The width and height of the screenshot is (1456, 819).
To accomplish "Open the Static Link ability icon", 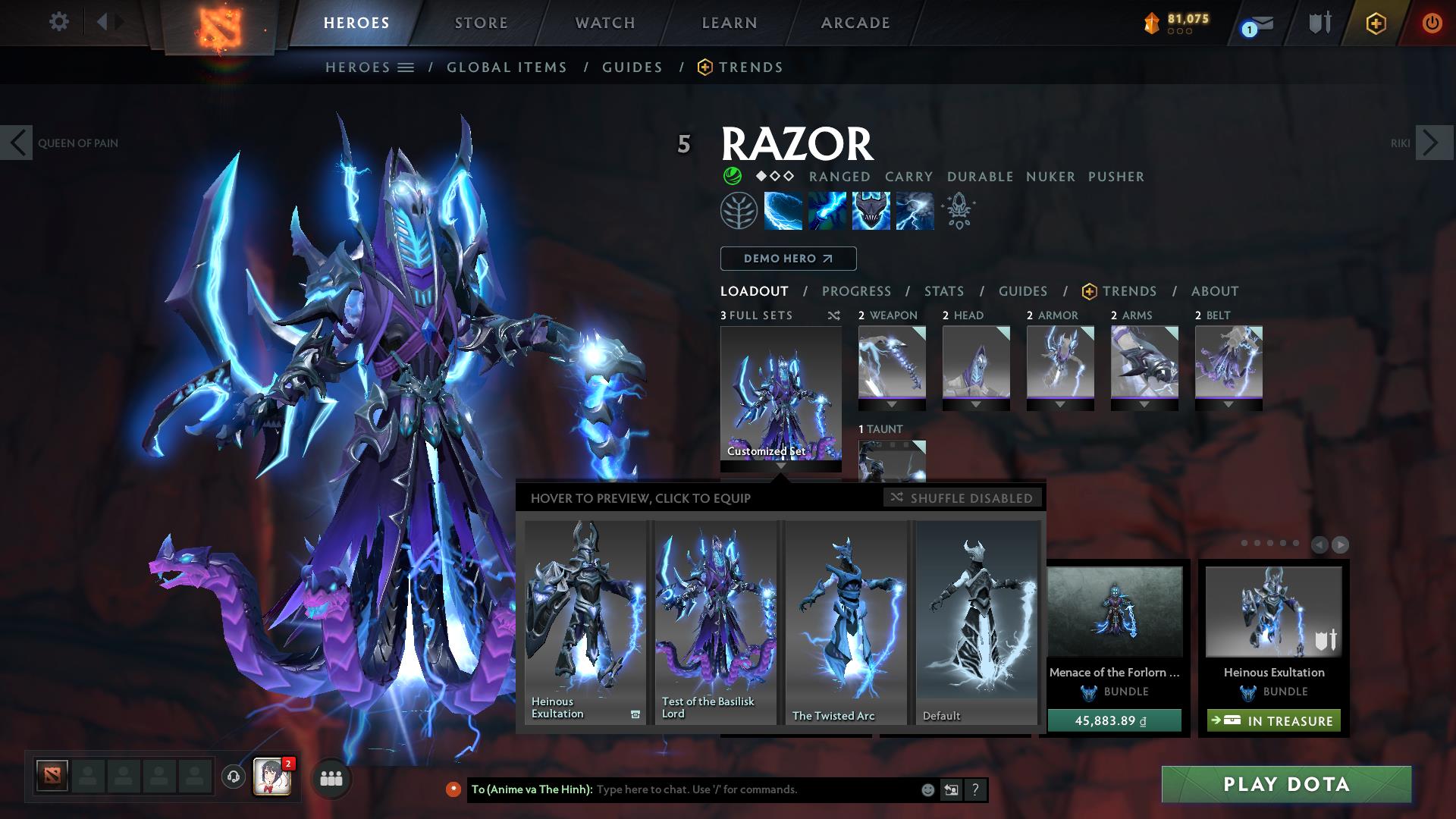I will point(826,211).
